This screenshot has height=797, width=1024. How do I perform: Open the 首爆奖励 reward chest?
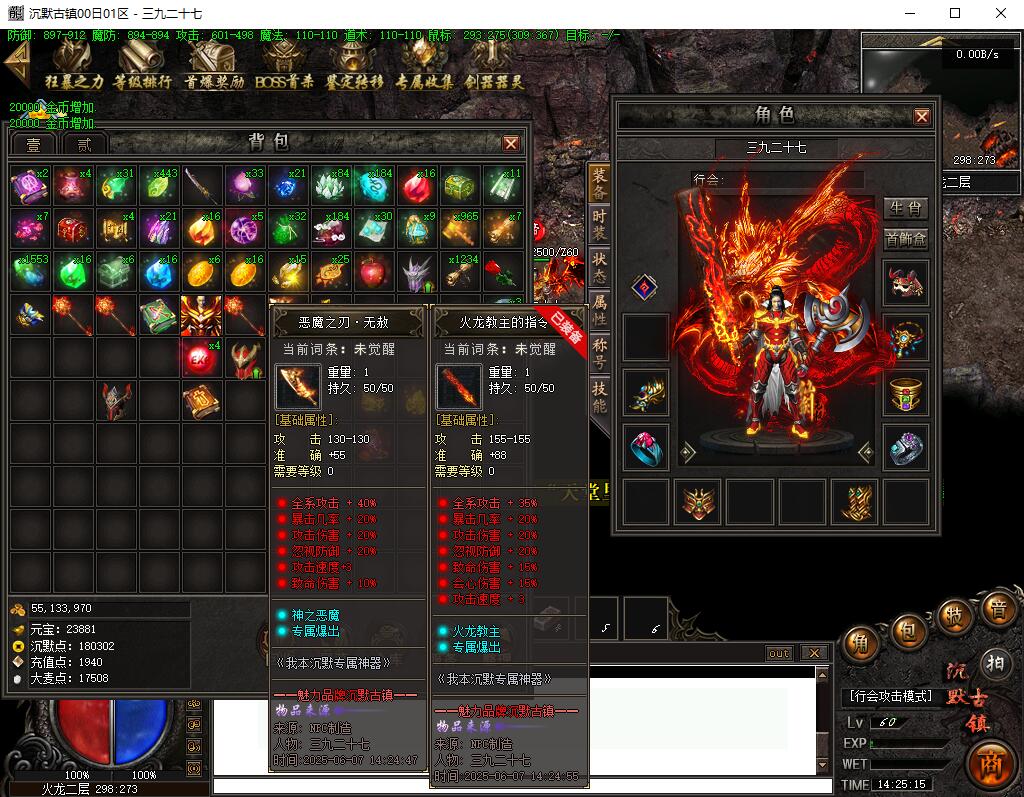click(x=212, y=66)
